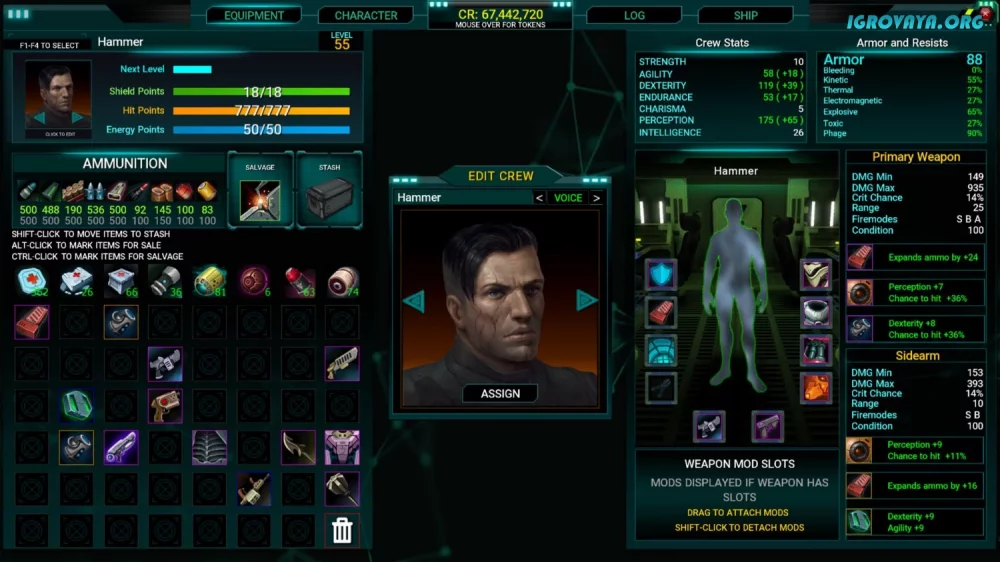Select the Sidearm expands ammo mod
1000x562 pixels.
[860, 486]
